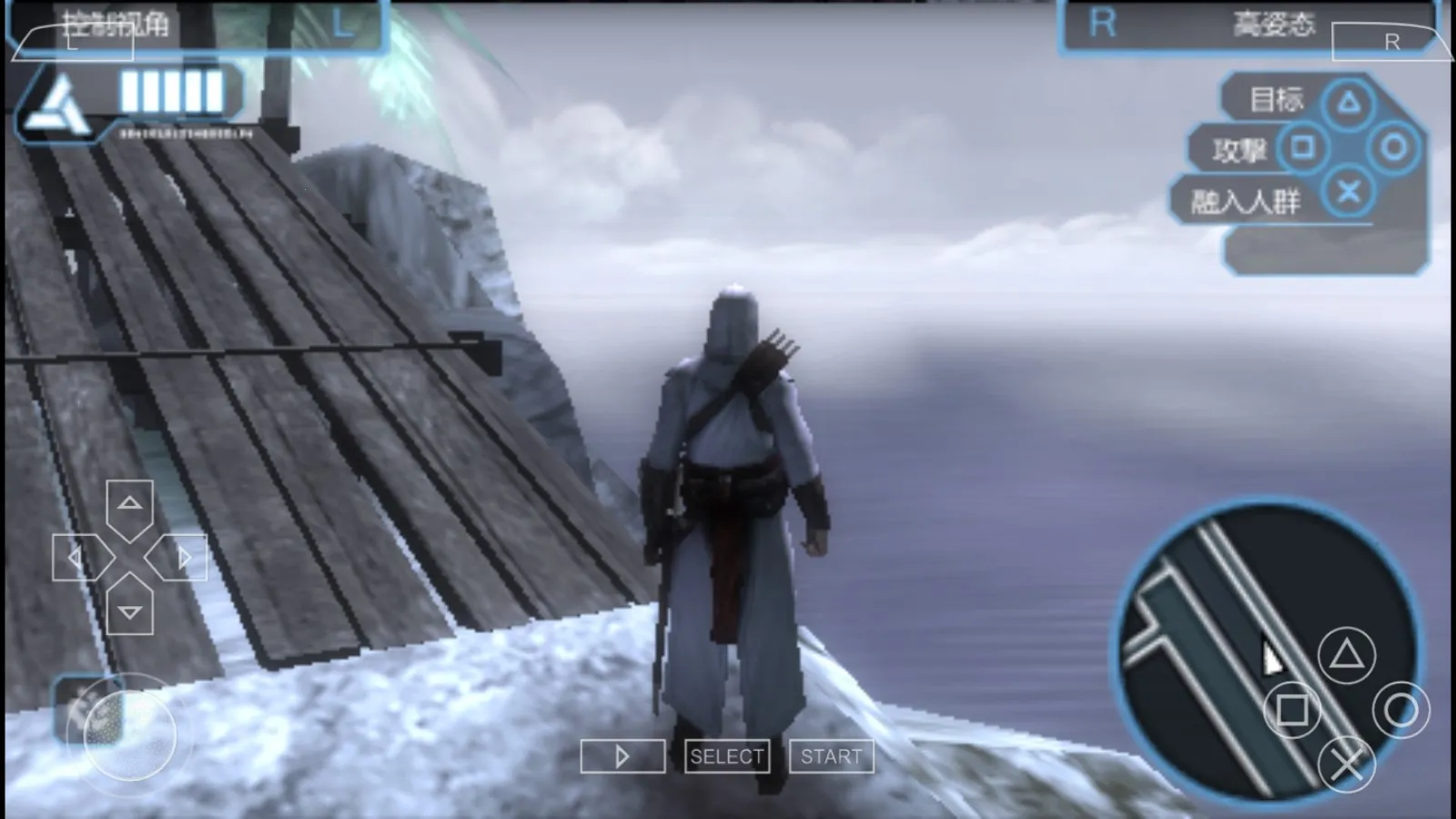Tap the white-outlined square touch button
The image size is (1456, 819).
point(1292,710)
